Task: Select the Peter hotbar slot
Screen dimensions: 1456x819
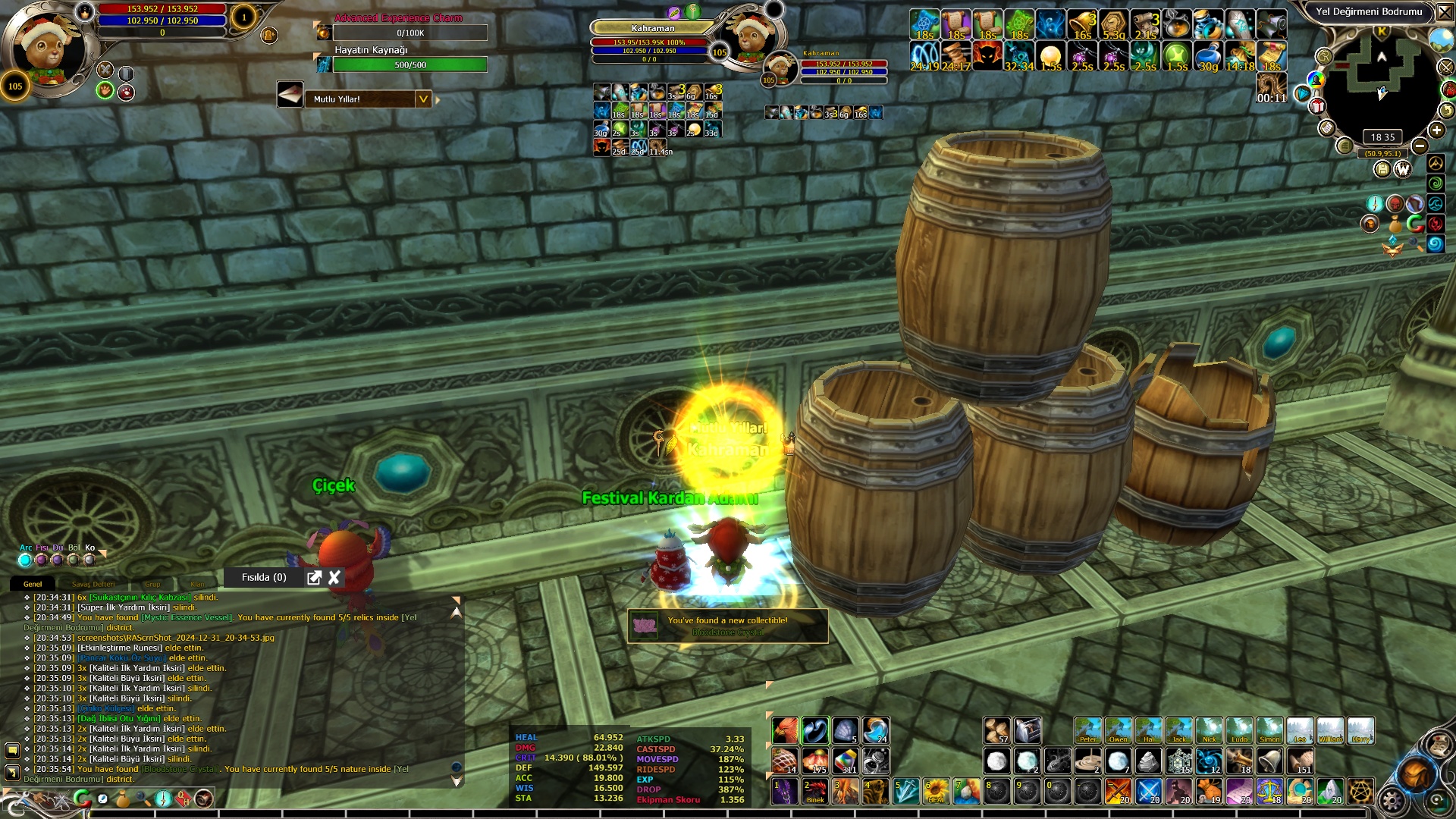Action: 1088,731
